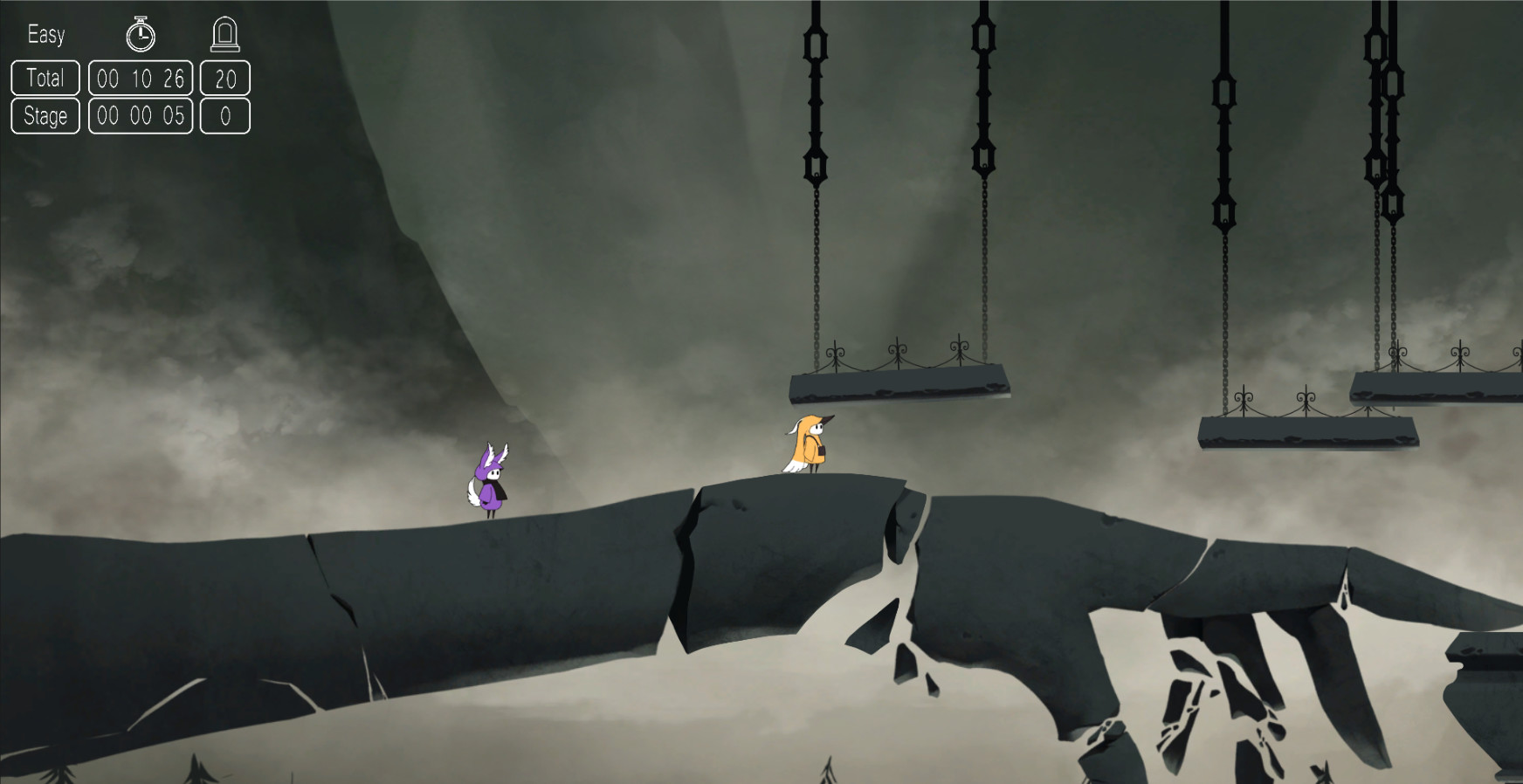
Task: Click the tombstone death counter icon
Action: tap(226, 33)
